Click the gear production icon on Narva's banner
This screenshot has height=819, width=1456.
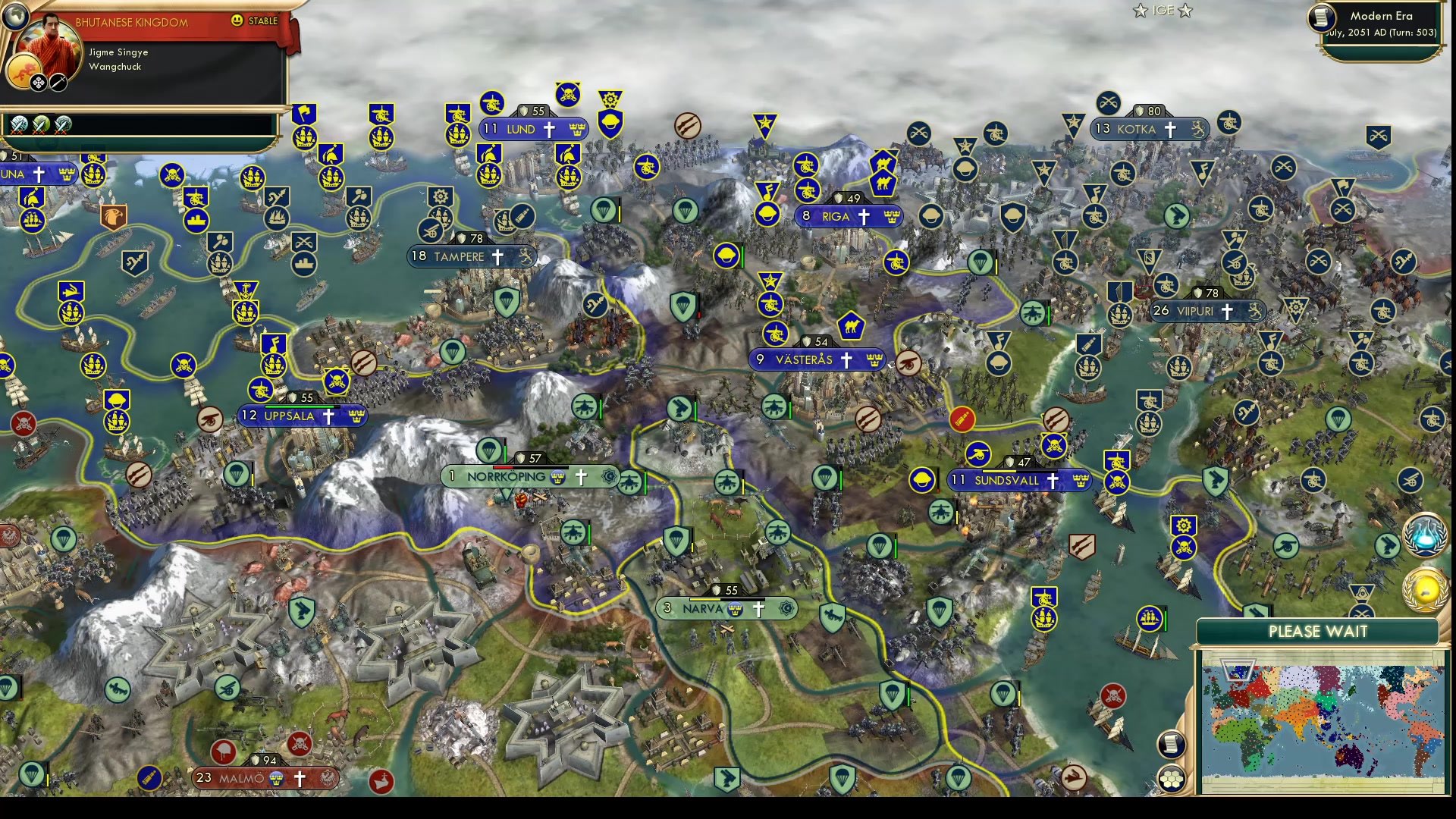click(x=786, y=609)
